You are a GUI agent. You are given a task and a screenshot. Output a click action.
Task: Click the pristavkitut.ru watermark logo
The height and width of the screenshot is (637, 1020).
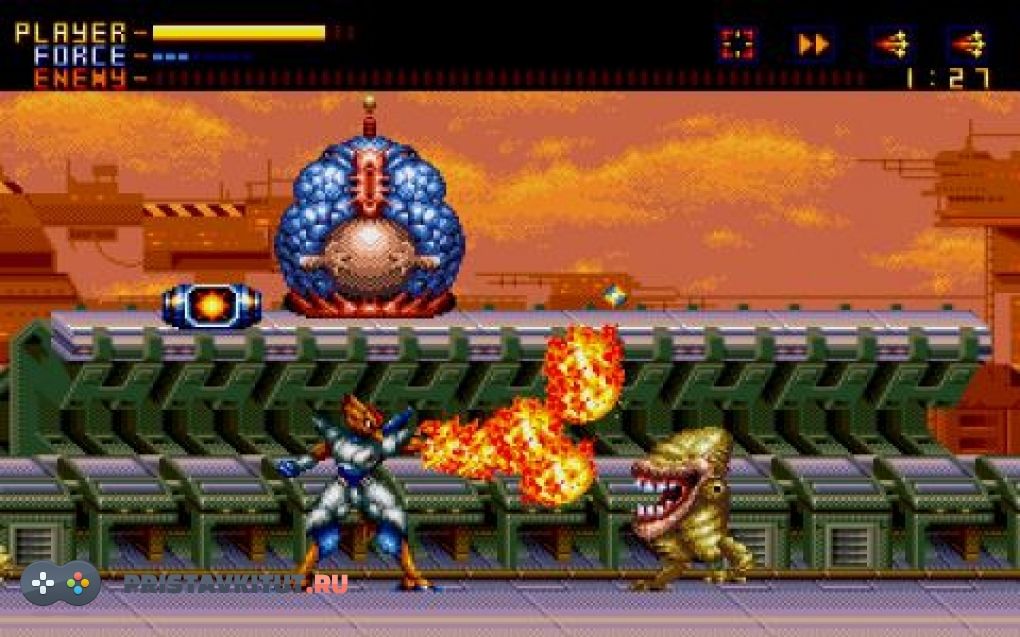pyautogui.click(x=61, y=583)
